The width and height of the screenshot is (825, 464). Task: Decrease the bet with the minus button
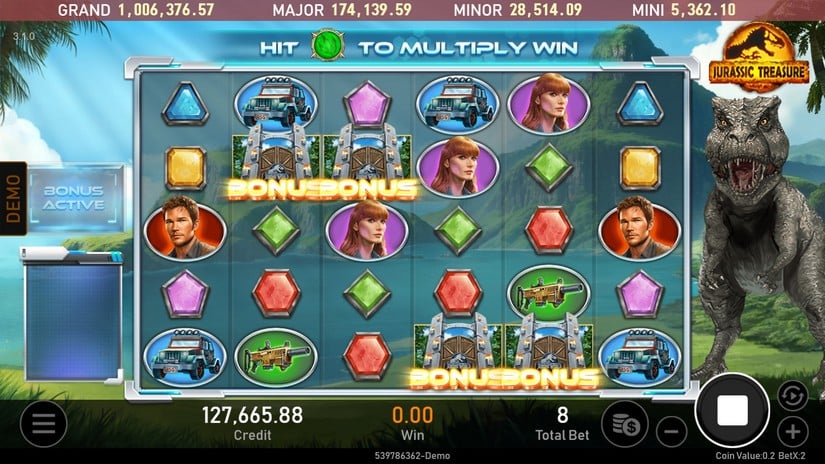pyautogui.click(x=672, y=432)
